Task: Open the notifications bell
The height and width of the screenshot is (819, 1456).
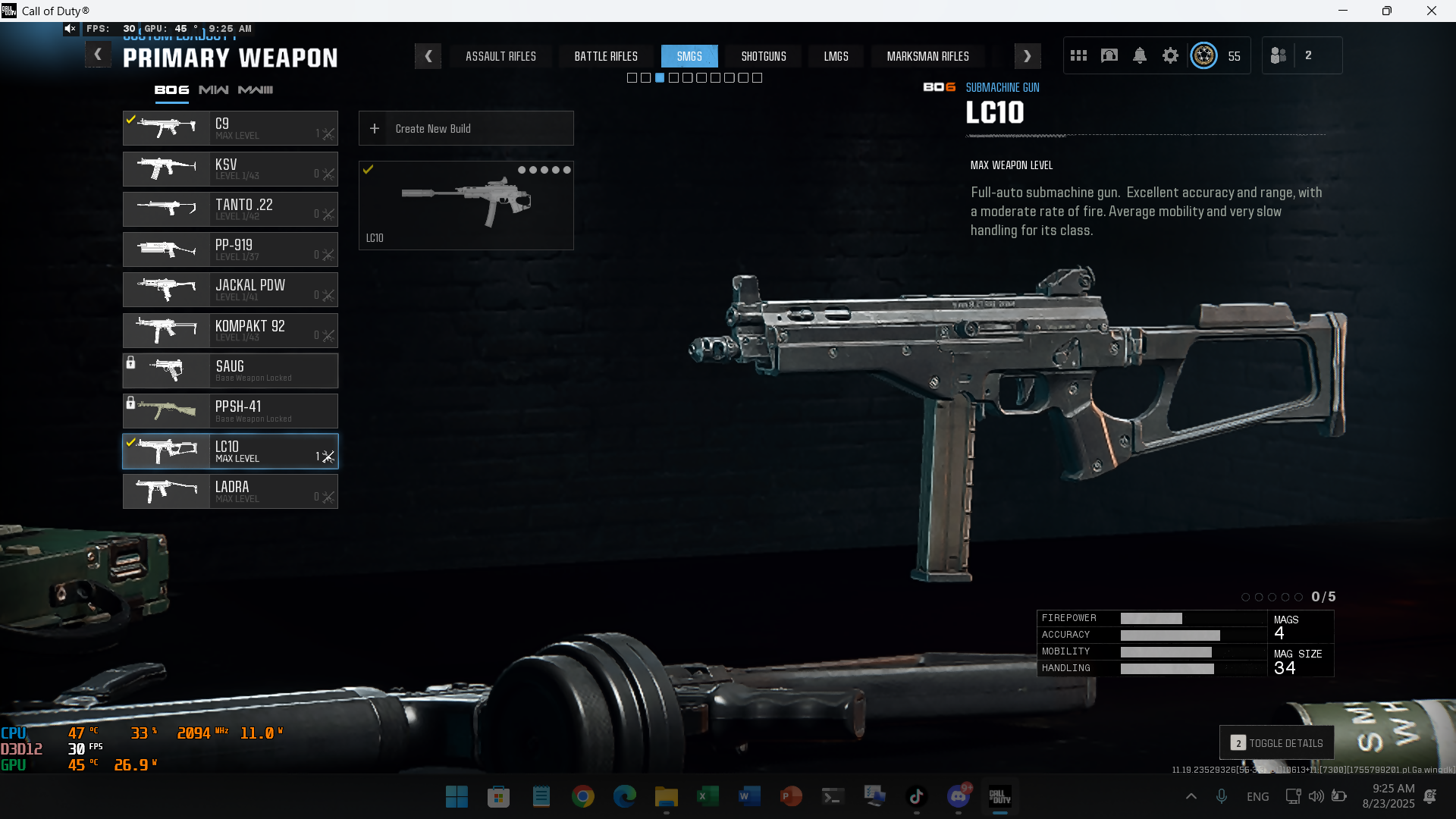Action: pos(1139,55)
